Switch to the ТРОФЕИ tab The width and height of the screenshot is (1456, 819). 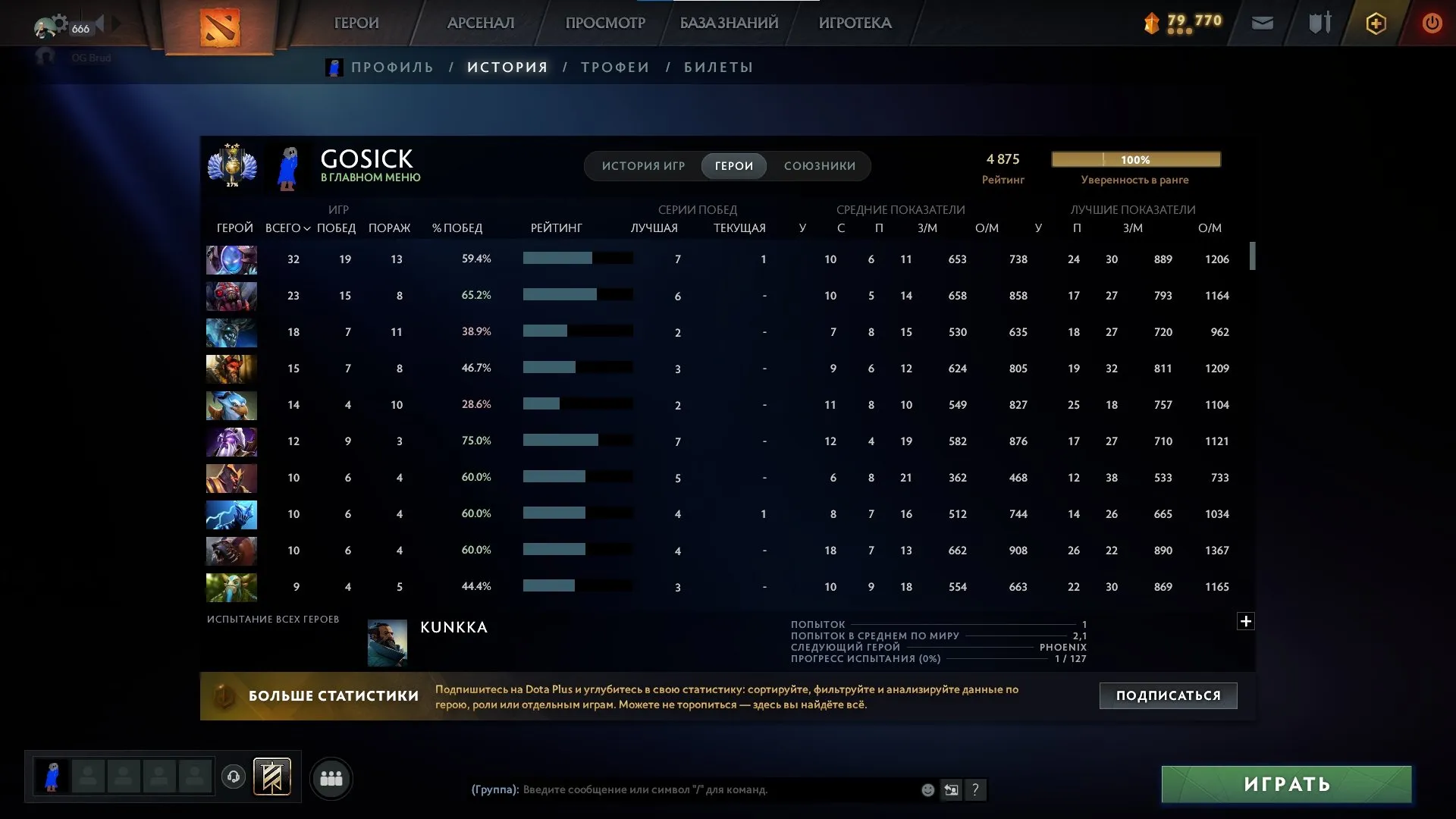coord(615,67)
